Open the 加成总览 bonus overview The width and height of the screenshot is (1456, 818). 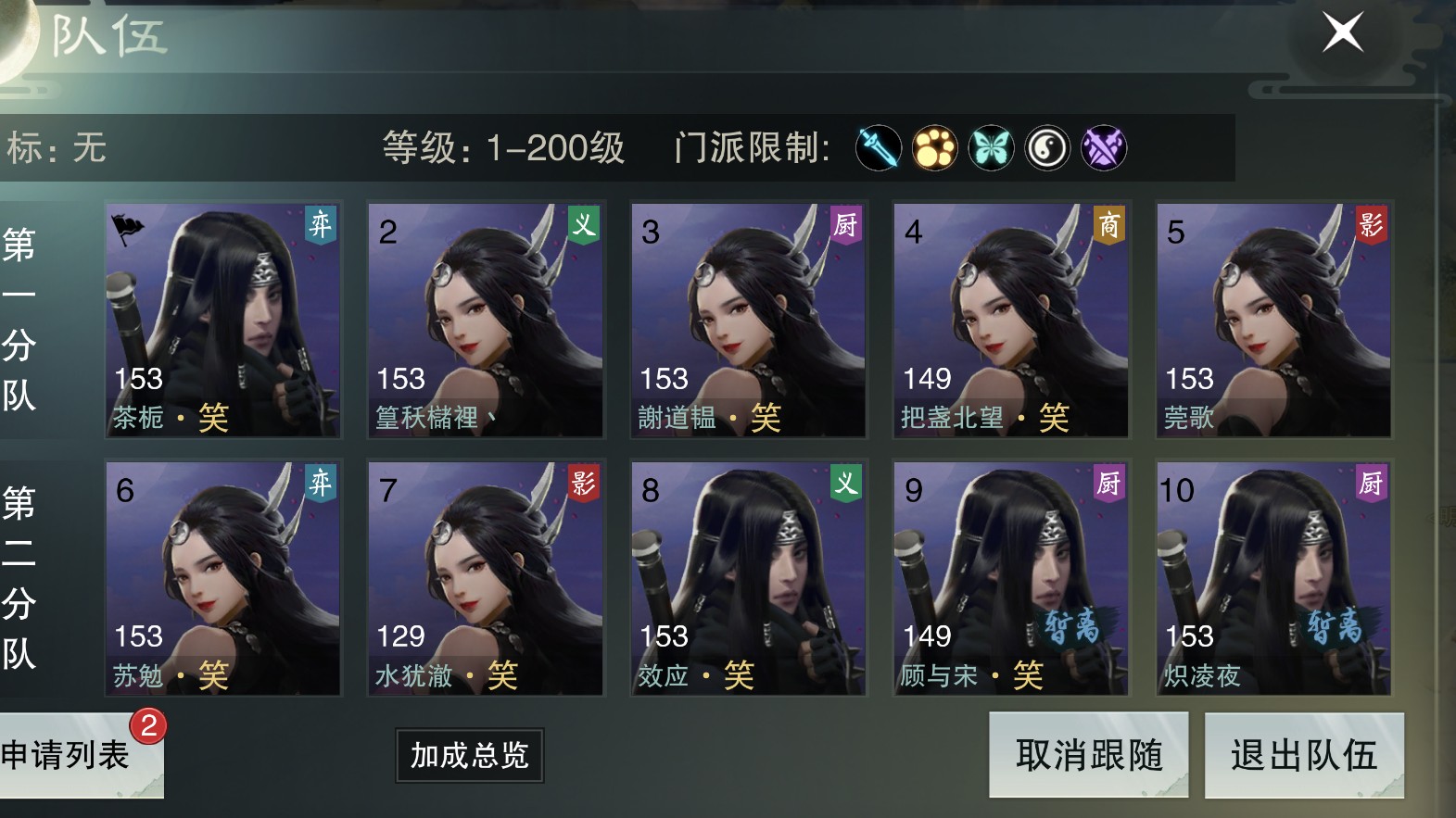[x=468, y=758]
